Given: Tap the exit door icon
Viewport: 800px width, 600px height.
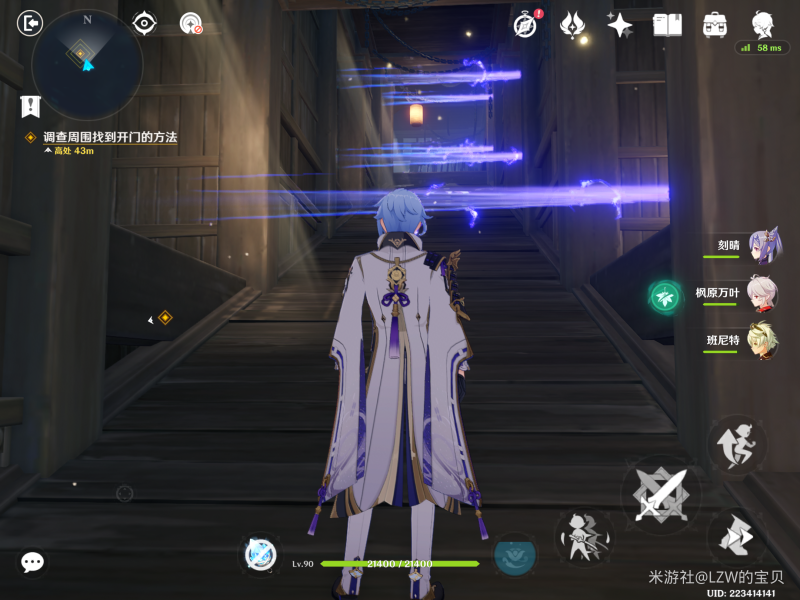Looking at the screenshot, I should 31,22.
